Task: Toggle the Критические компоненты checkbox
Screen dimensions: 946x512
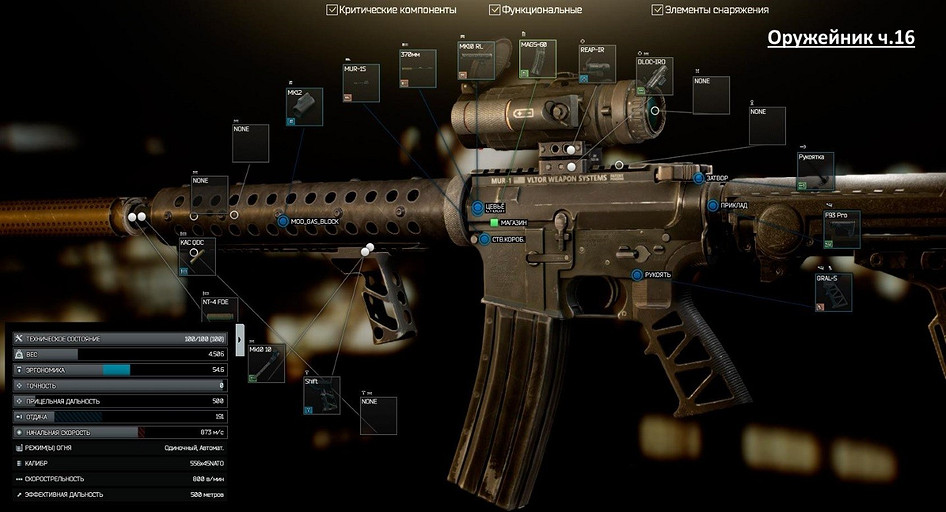Action: (x=333, y=10)
